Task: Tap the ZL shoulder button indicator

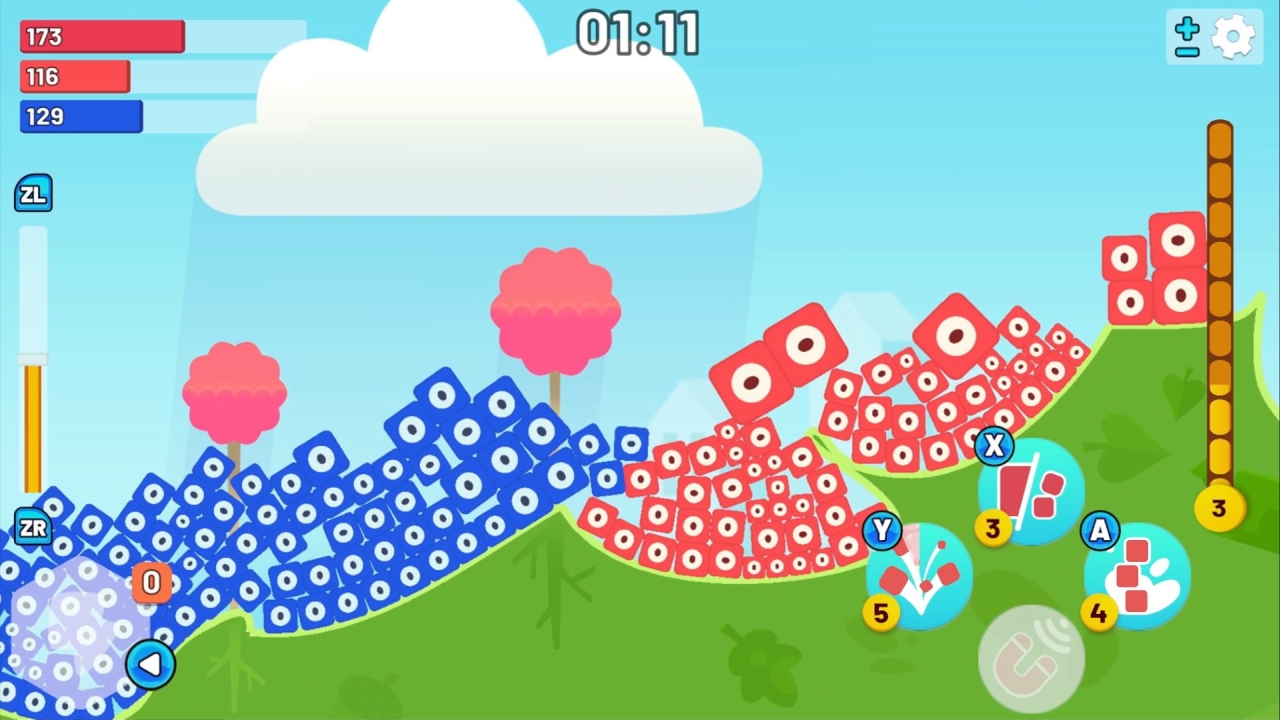Action: click(x=33, y=193)
